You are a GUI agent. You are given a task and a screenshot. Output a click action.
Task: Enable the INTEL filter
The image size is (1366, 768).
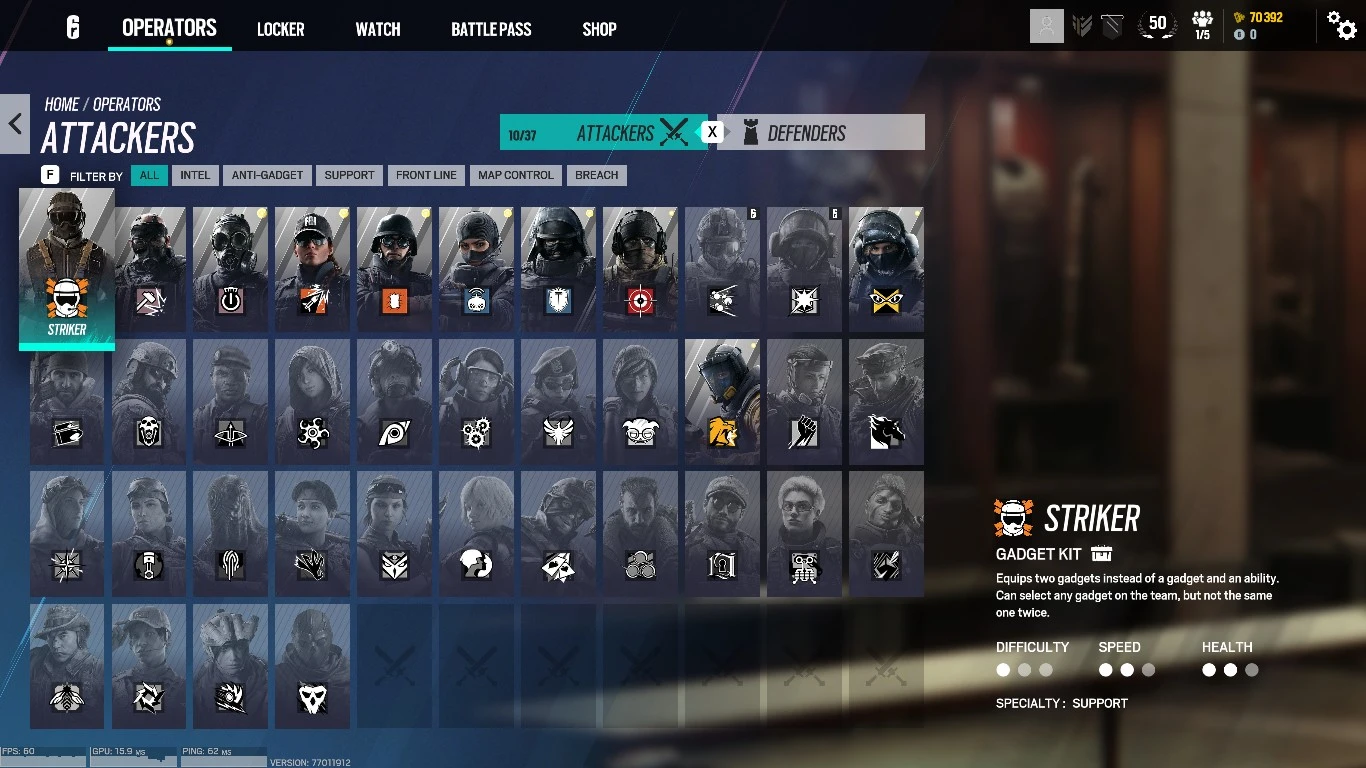click(195, 175)
